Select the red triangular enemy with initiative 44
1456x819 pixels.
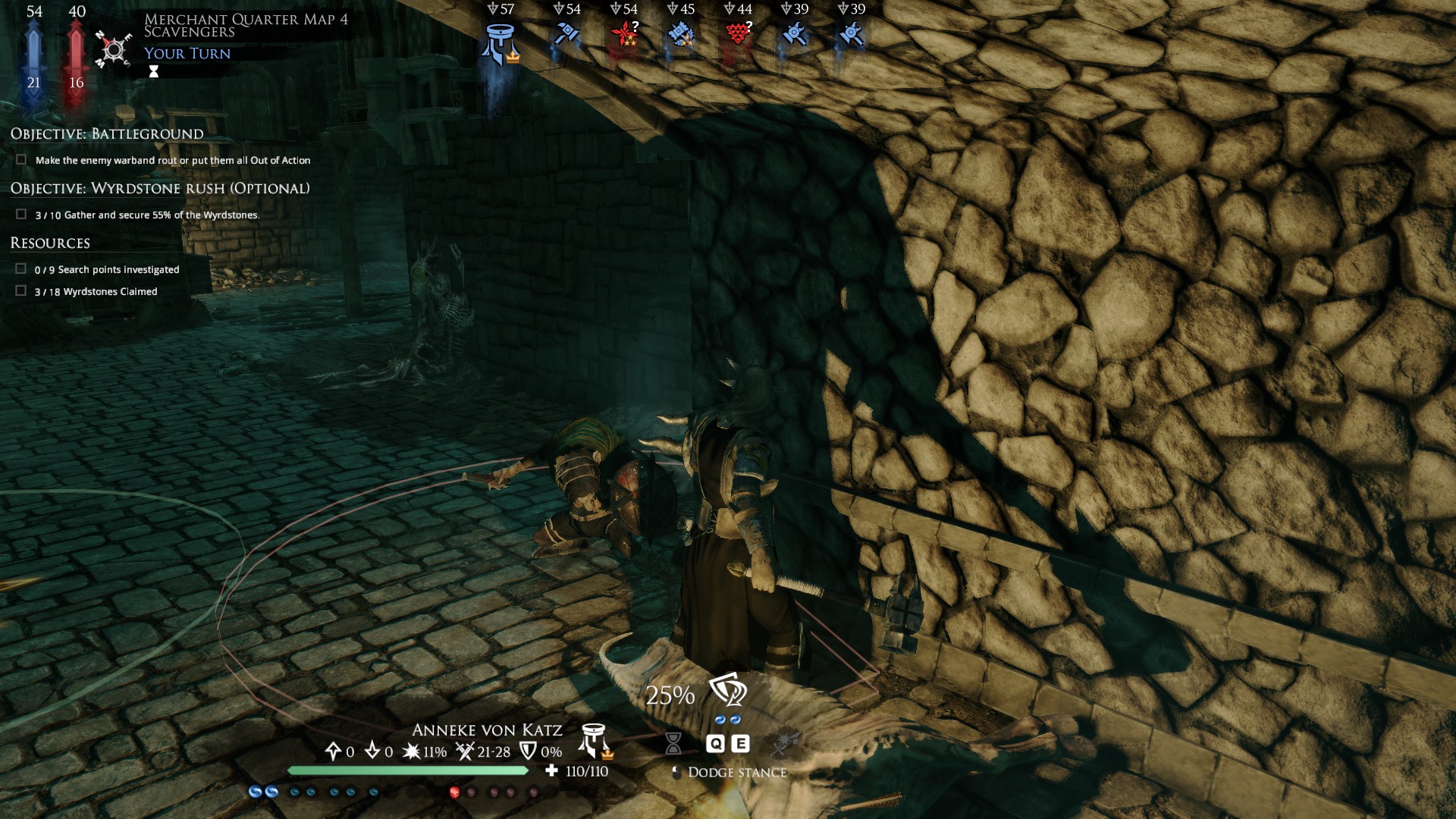click(738, 34)
